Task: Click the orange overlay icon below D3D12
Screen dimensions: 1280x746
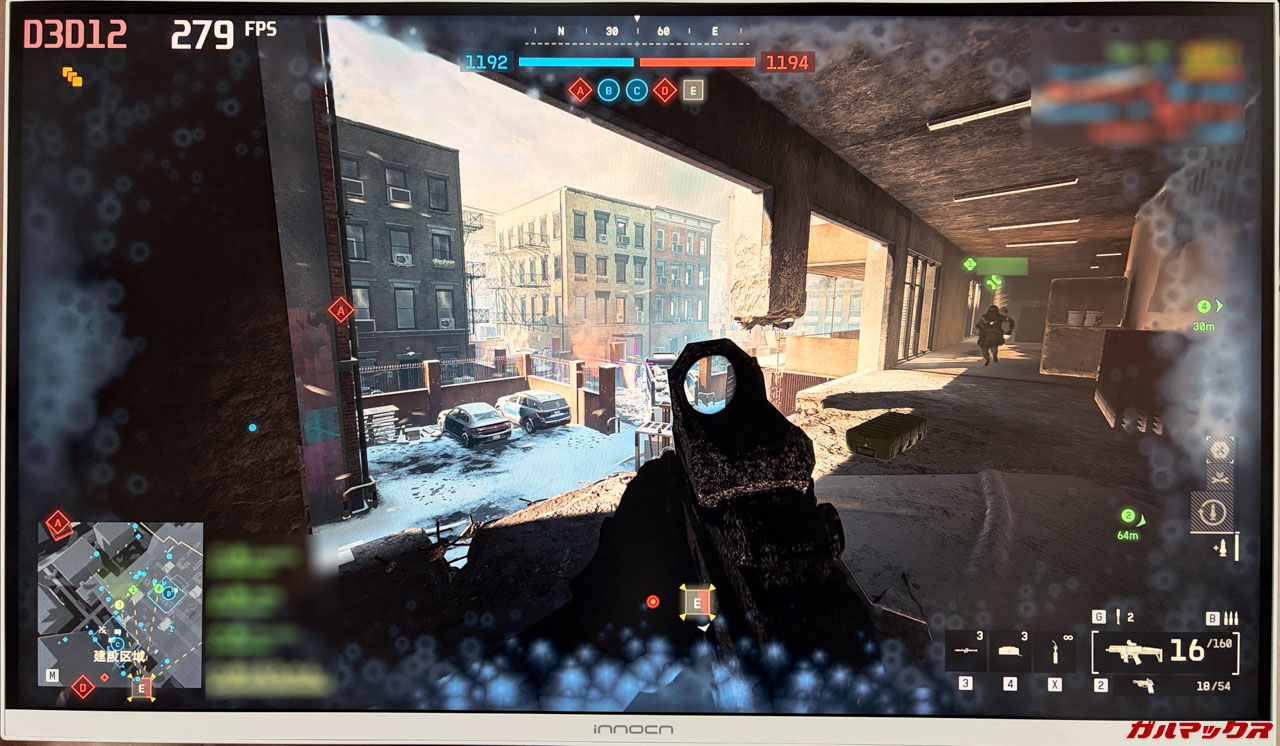Action: (72, 76)
